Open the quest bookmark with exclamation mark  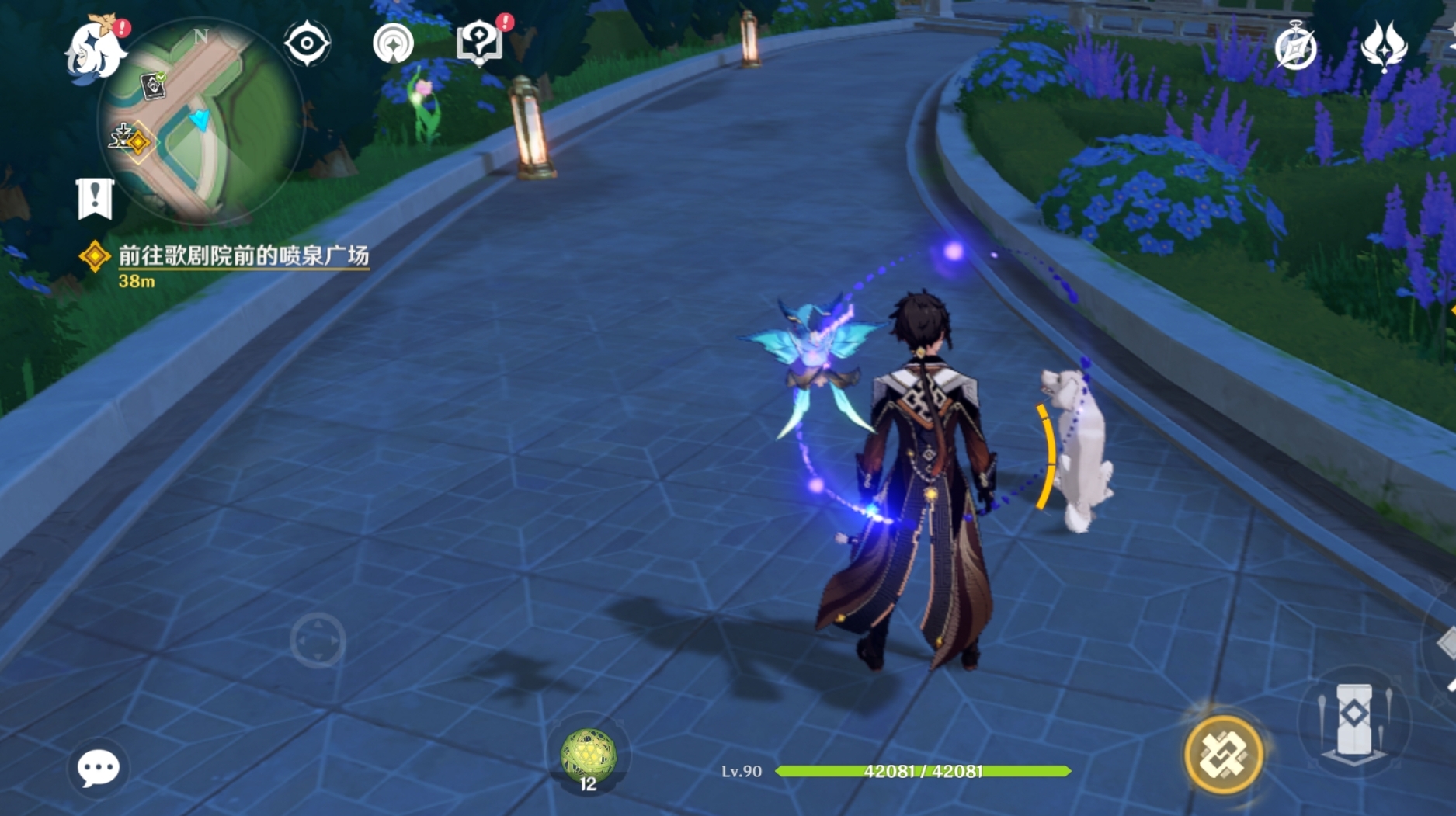[x=96, y=198]
